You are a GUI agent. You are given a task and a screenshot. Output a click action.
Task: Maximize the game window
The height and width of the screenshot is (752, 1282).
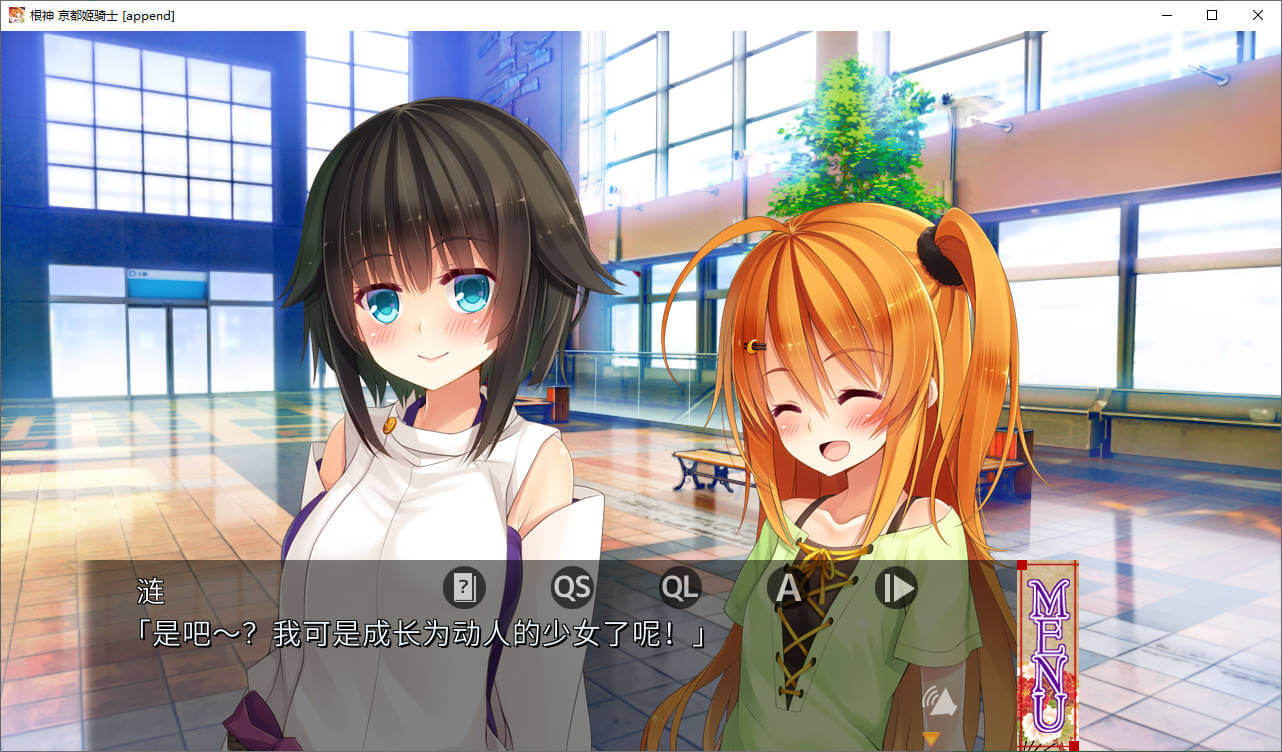click(1212, 15)
